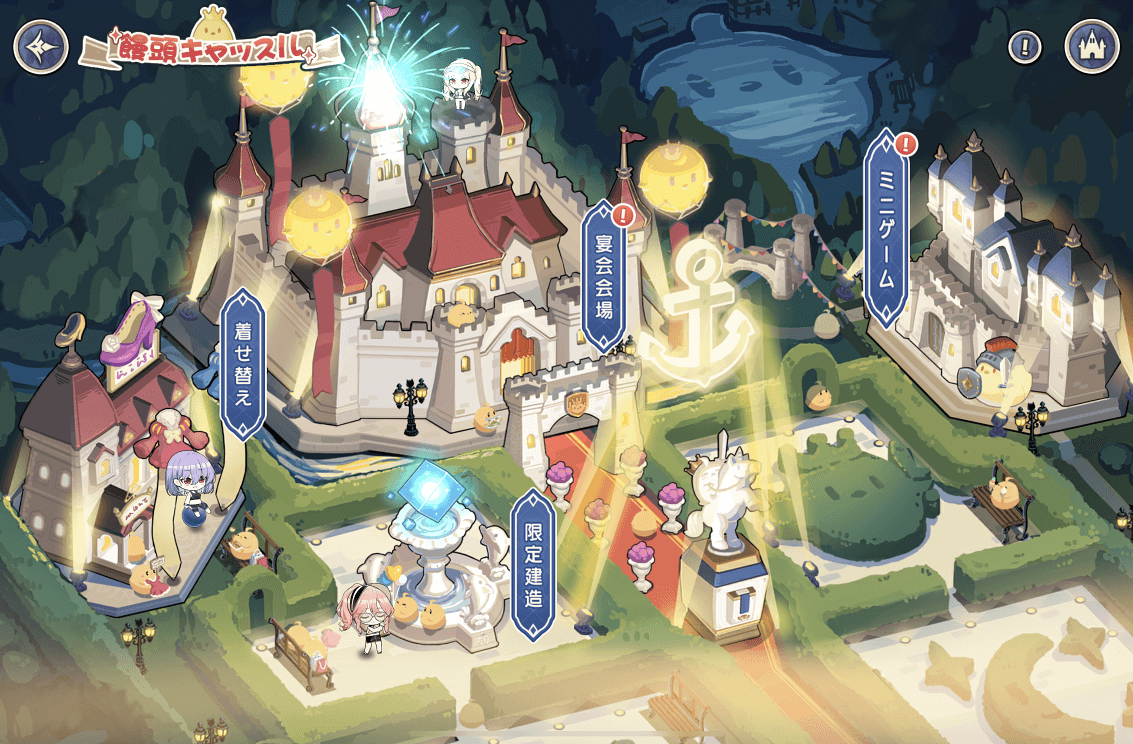Show event info via exclamation icon

[x=1024, y=46]
